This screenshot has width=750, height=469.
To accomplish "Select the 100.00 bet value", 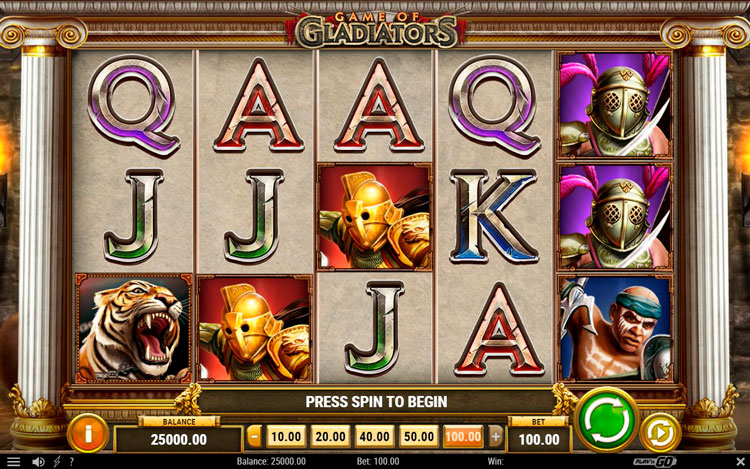I will pos(463,436).
